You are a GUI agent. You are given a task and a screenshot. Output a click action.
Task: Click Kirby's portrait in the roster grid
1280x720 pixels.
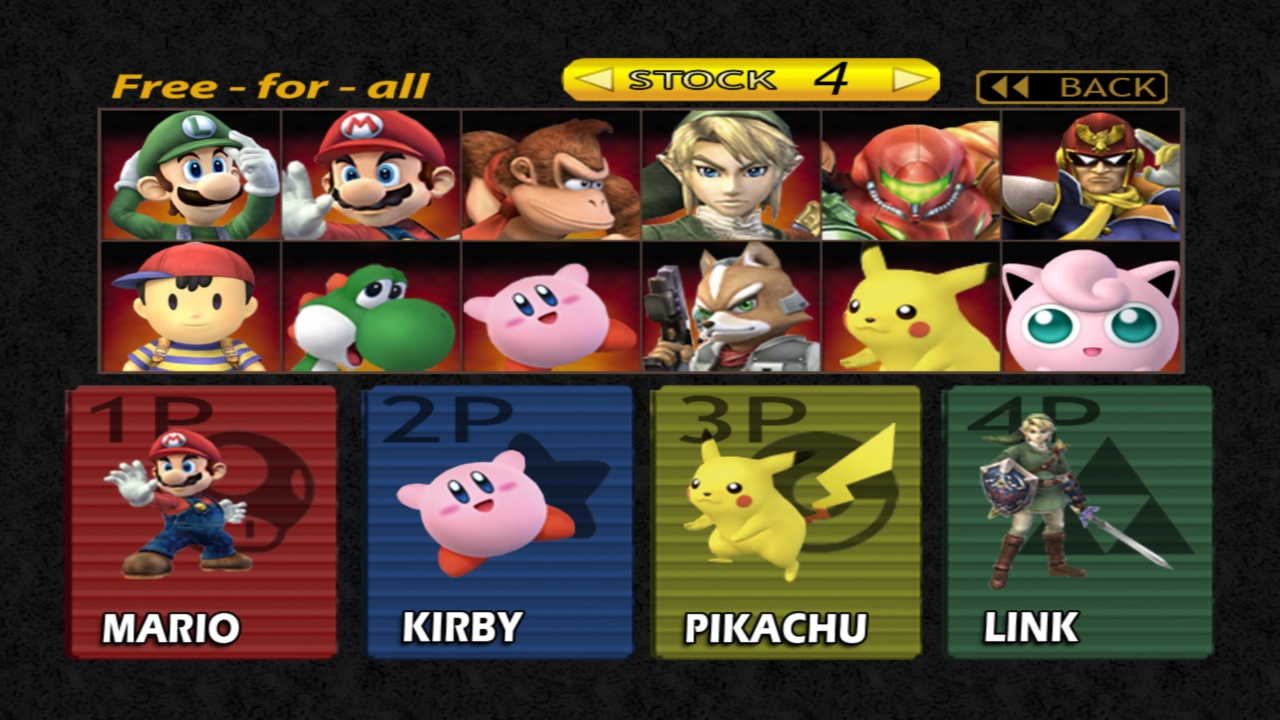(551, 306)
